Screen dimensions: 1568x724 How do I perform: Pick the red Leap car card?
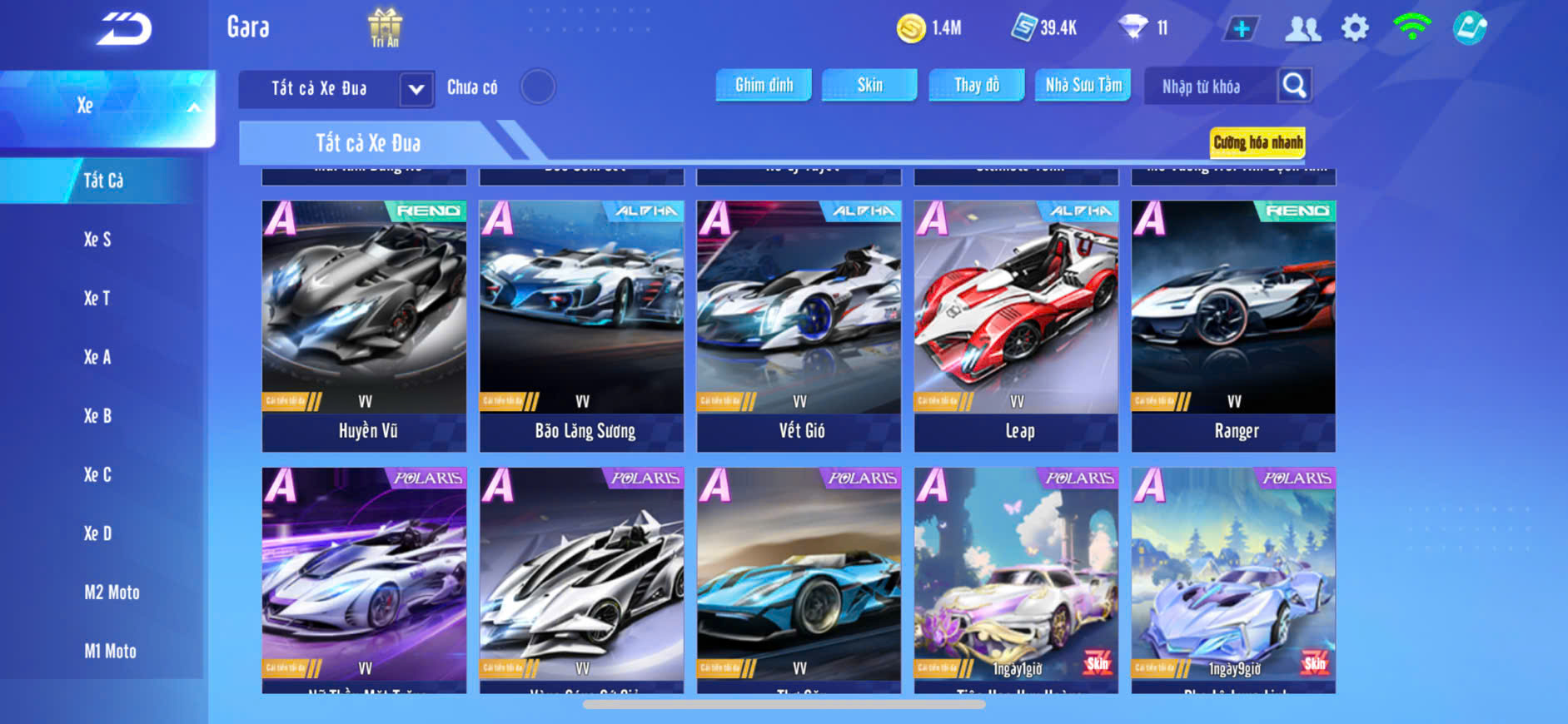click(1016, 325)
